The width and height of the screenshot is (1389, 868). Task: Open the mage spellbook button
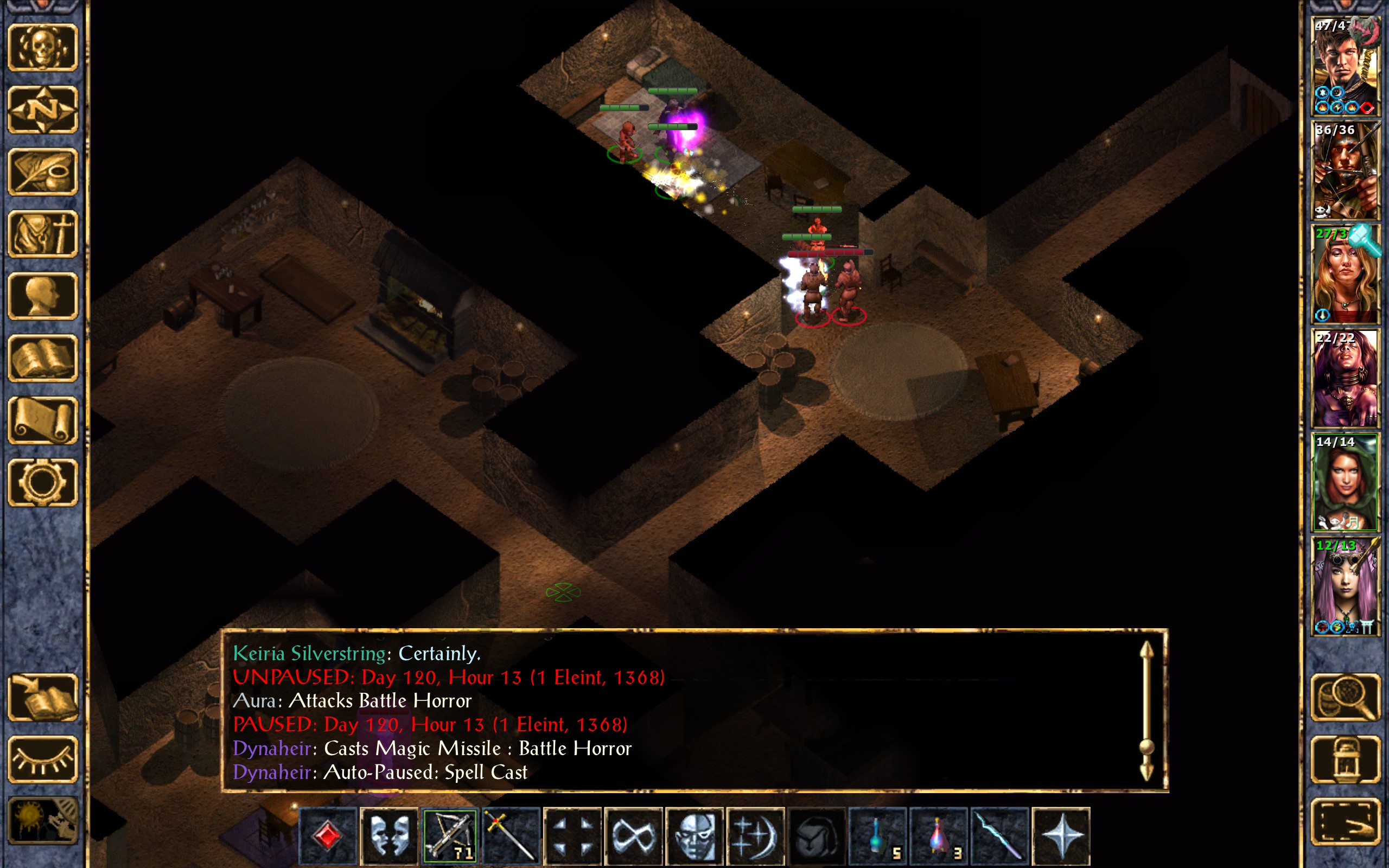point(42,358)
